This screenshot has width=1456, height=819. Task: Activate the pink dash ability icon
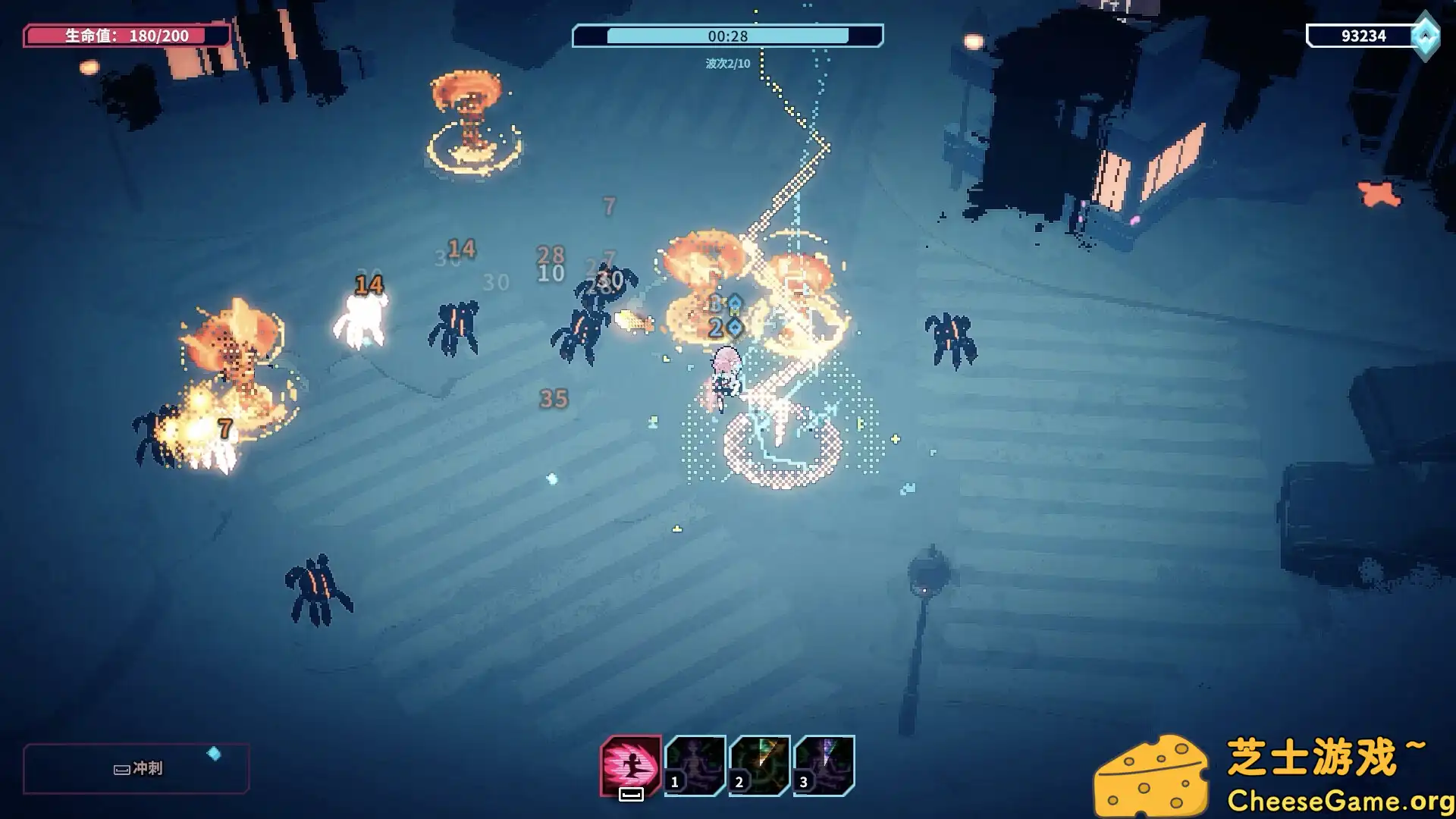coord(630,764)
